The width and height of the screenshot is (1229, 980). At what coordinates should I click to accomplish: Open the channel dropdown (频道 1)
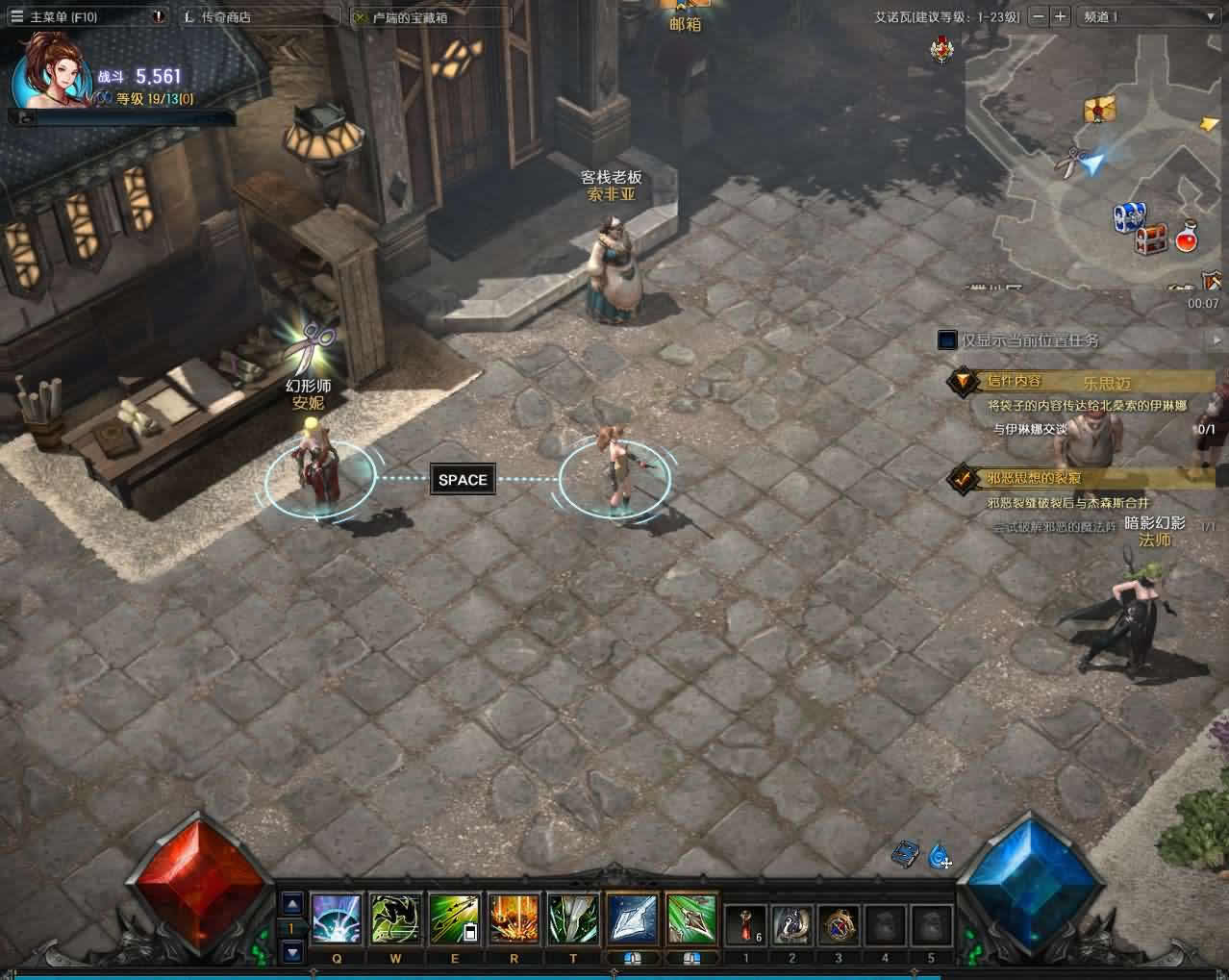tap(1148, 16)
